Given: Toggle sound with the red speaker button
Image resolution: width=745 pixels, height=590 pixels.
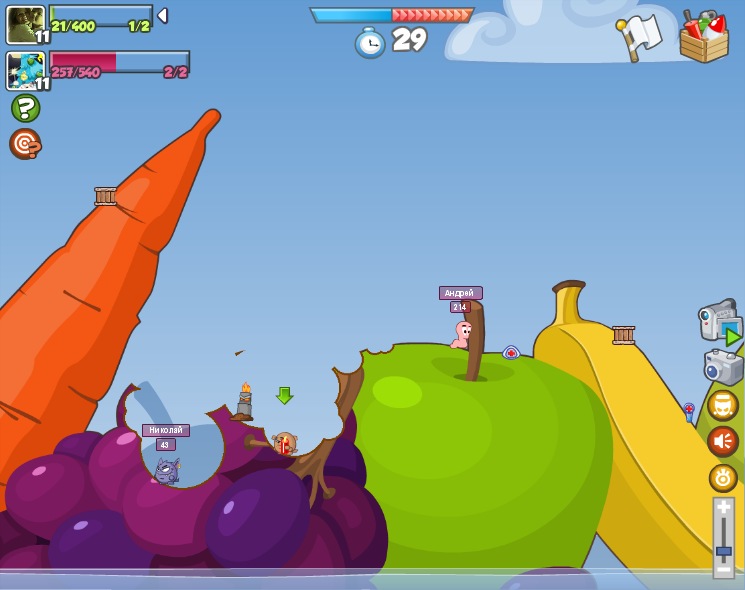Looking at the screenshot, I should 723,441.
